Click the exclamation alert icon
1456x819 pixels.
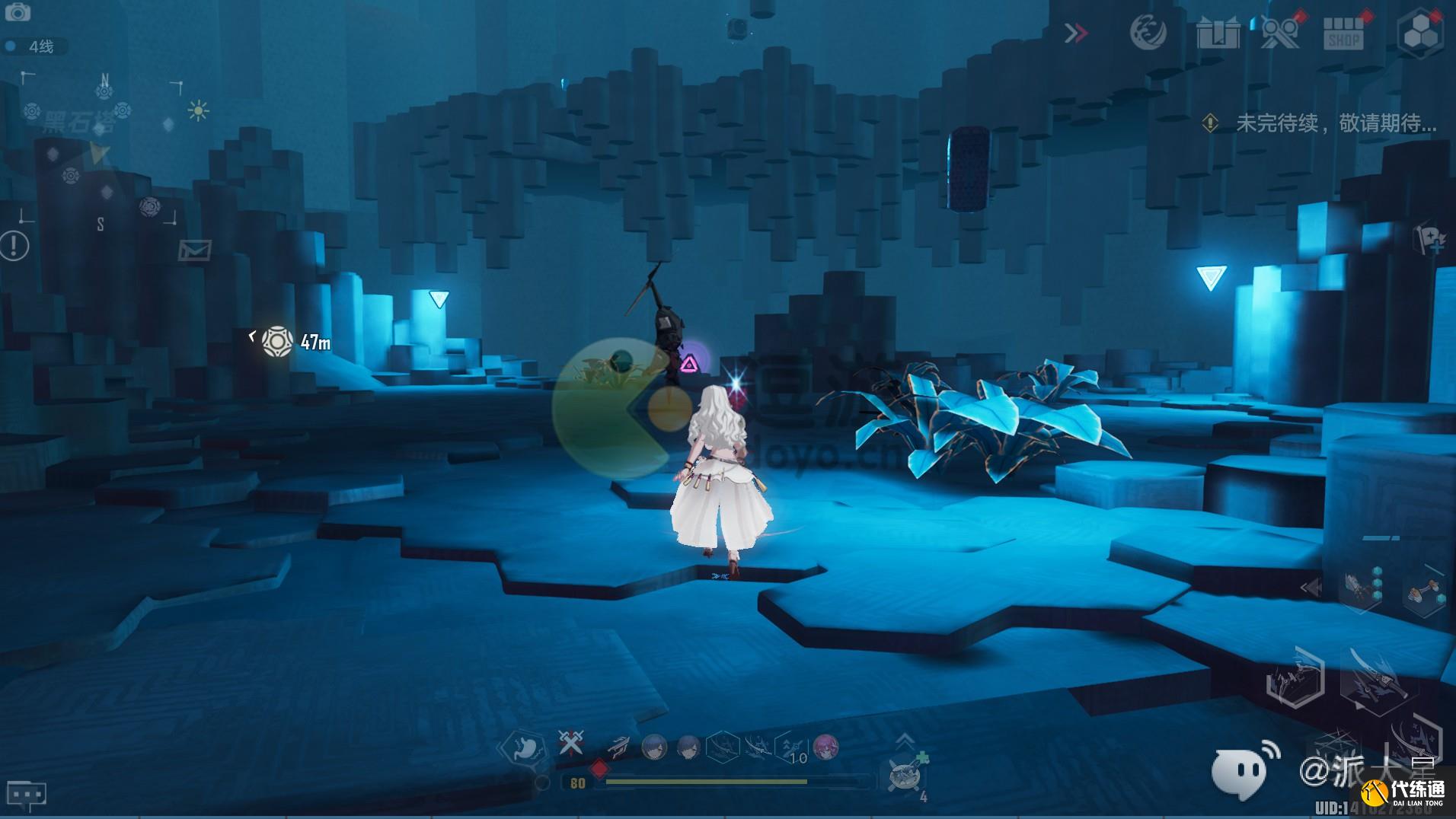click(x=14, y=245)
